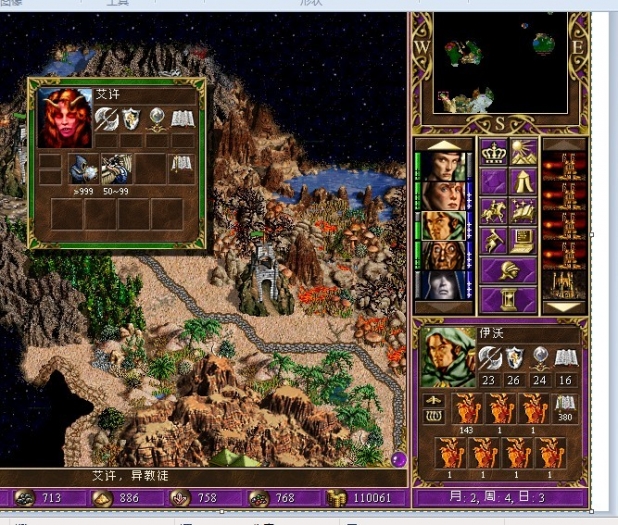The width and height of the screenshot is (618, 525).
Task: Open the large hero portrait in the info panel
Action: tap(447, 356)
